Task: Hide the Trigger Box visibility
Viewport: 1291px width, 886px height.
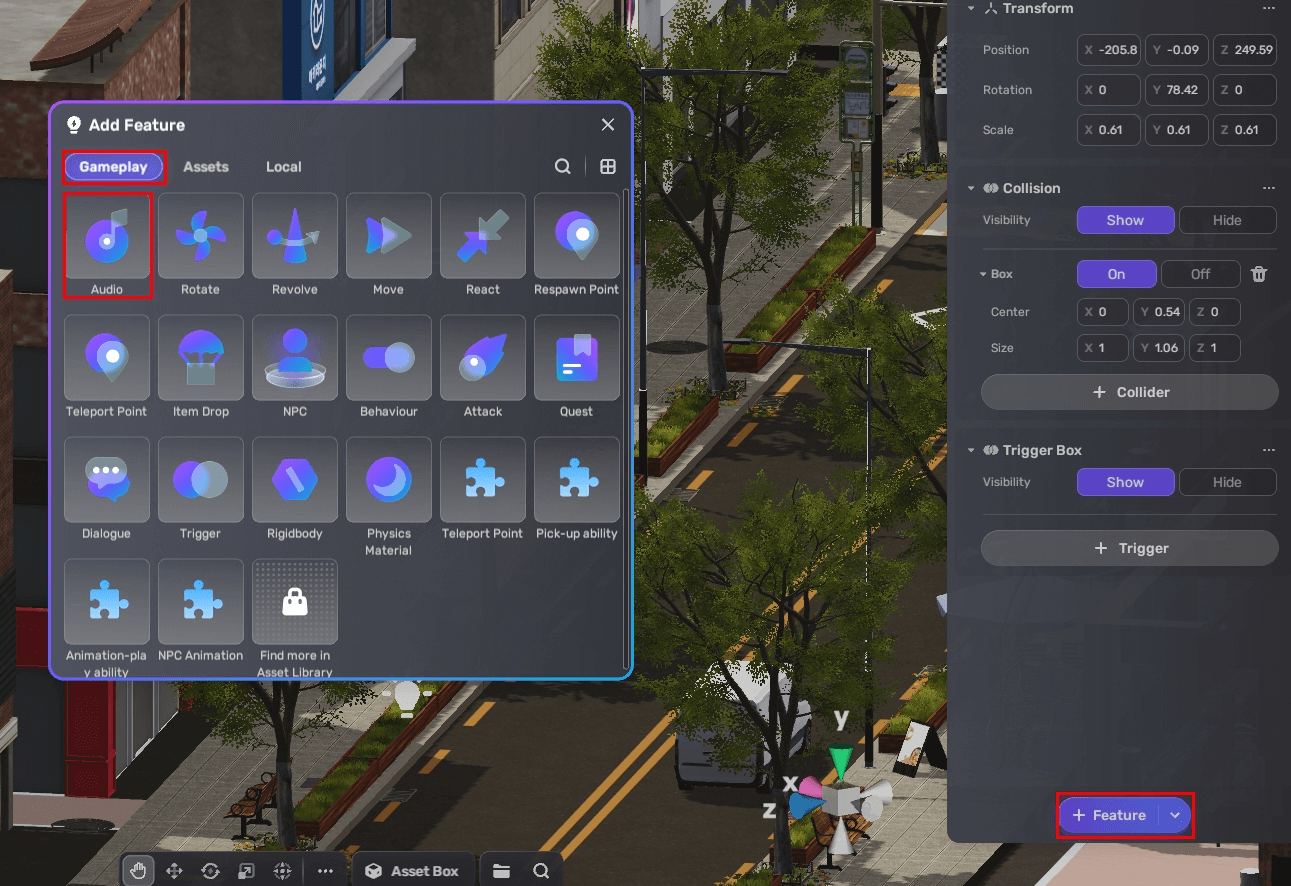Action: tap(1228, 481)
